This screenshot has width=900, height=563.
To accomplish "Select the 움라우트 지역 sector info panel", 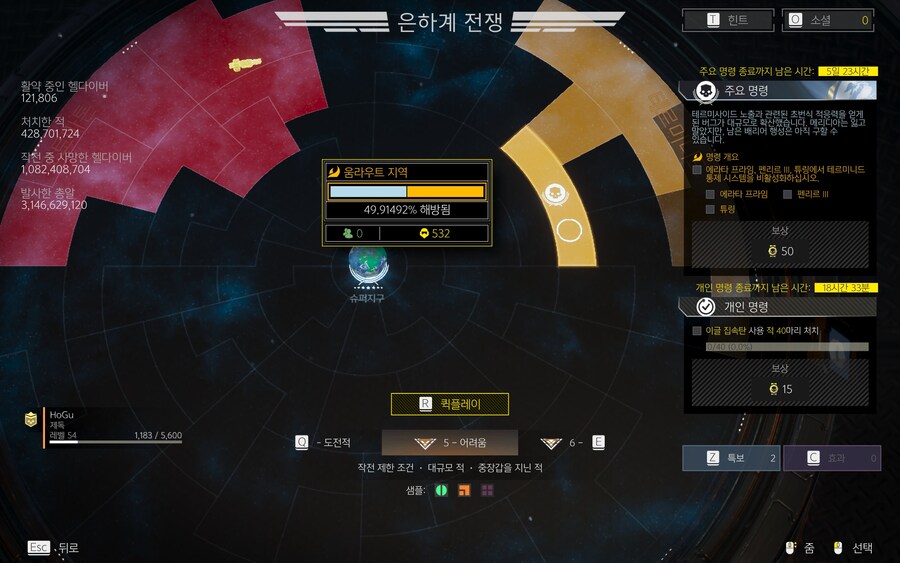I will (x=406, y=202).
